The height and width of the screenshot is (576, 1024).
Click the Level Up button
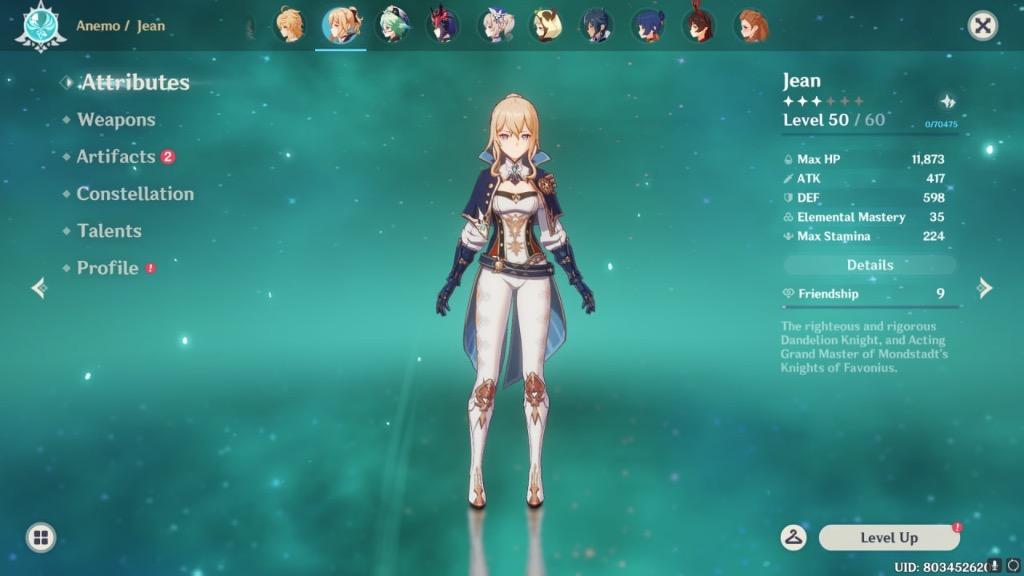pyautogui.click(x=889, y=538)
